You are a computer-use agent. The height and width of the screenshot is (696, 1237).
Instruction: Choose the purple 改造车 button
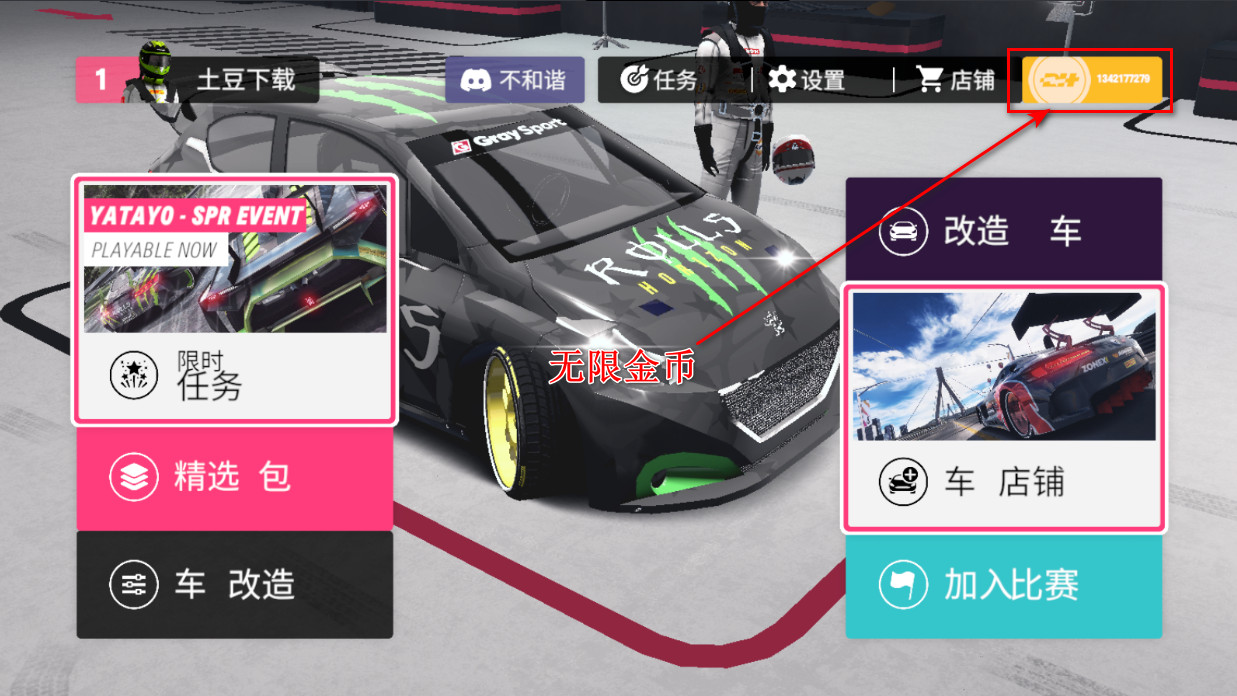(x=1004, y=230)
